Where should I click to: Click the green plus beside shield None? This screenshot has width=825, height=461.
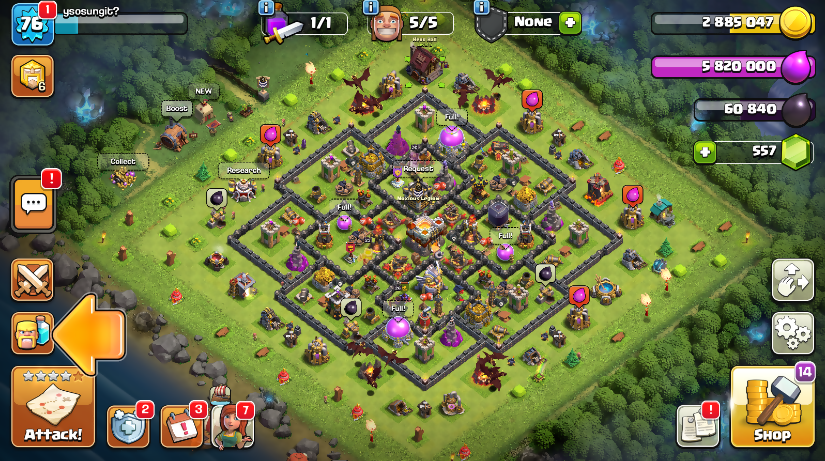point(570,22)
